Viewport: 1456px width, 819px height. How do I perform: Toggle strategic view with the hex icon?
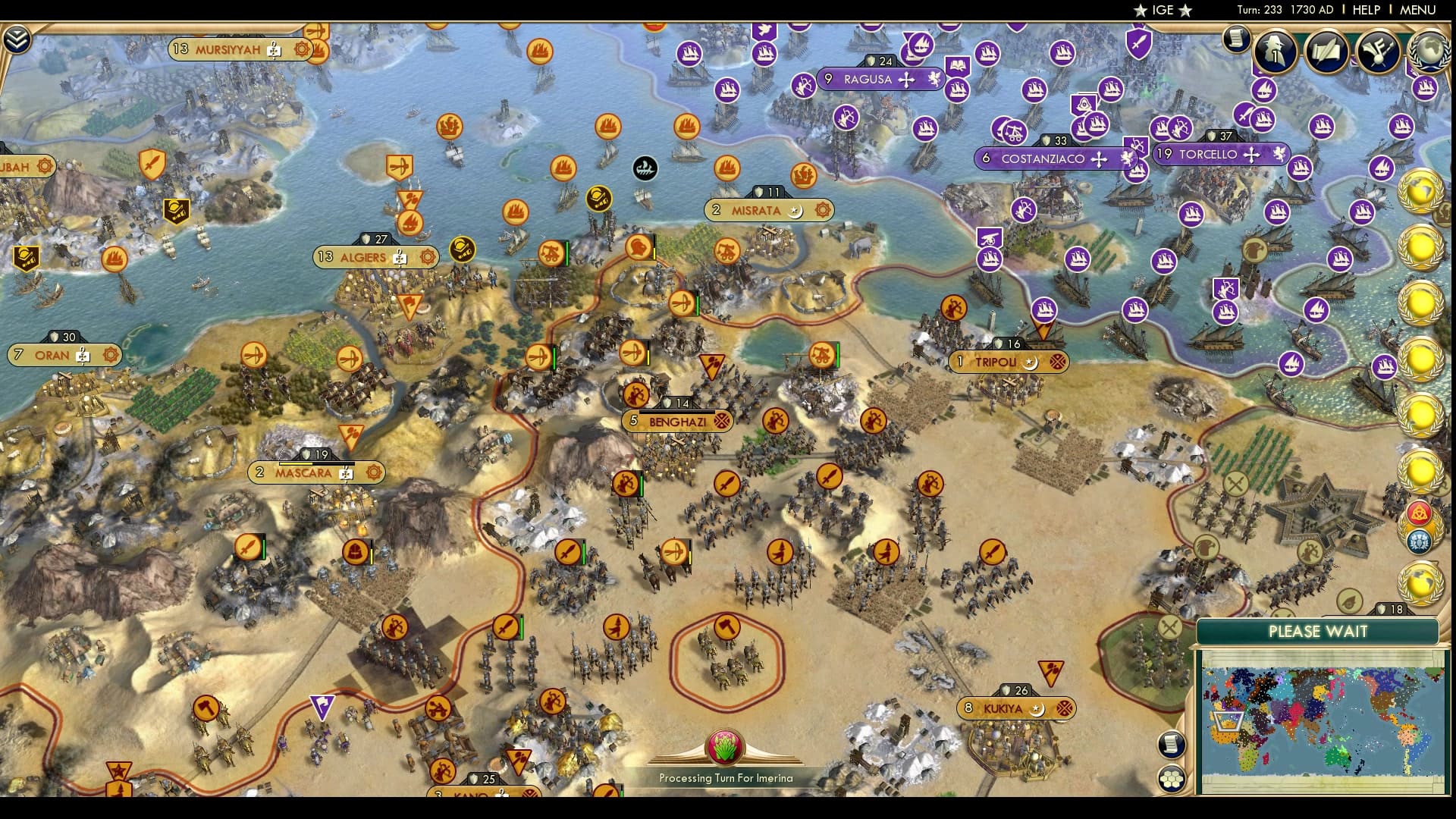pyautogui.click(x=1171, y=779)
